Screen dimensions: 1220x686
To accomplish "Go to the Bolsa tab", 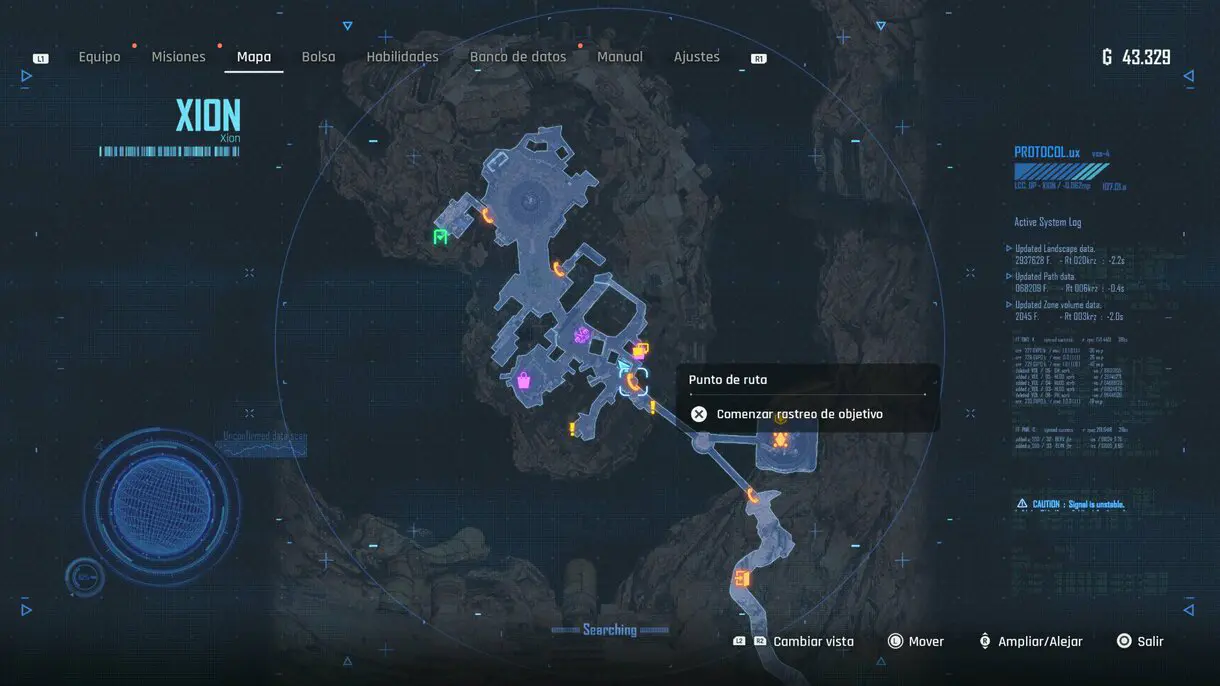I will tap(319, 57).
